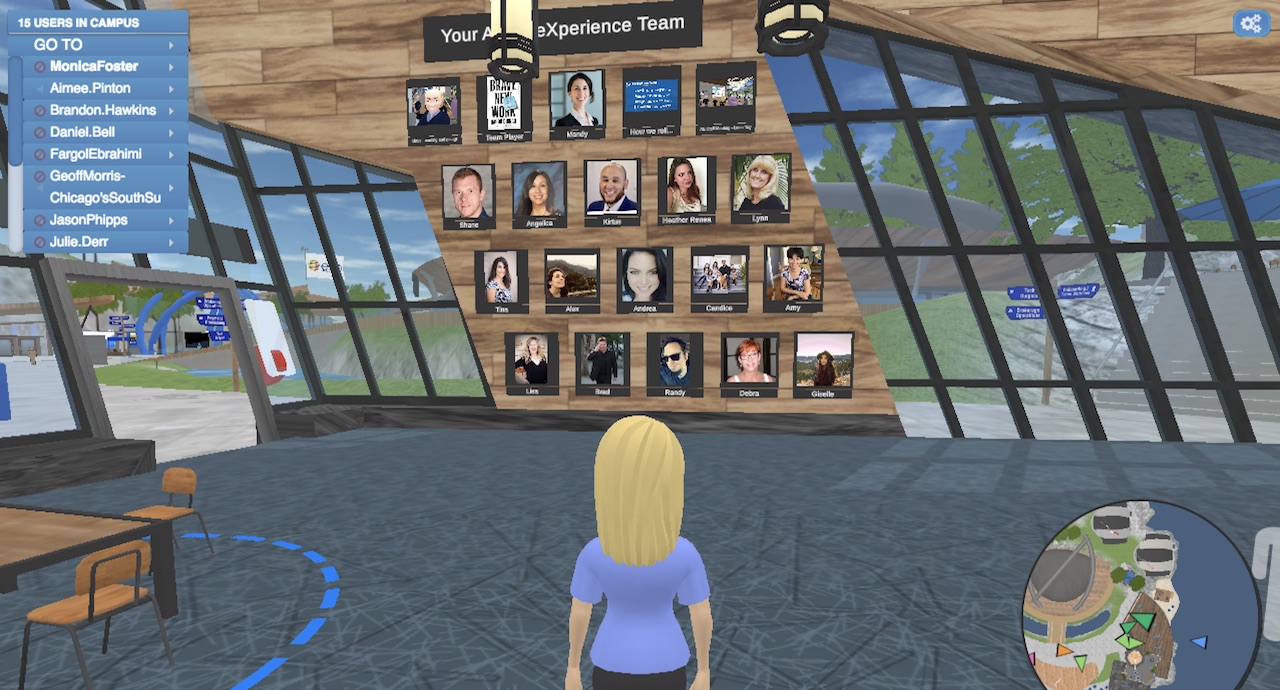Open the GO TO menu

click(100, 45)
